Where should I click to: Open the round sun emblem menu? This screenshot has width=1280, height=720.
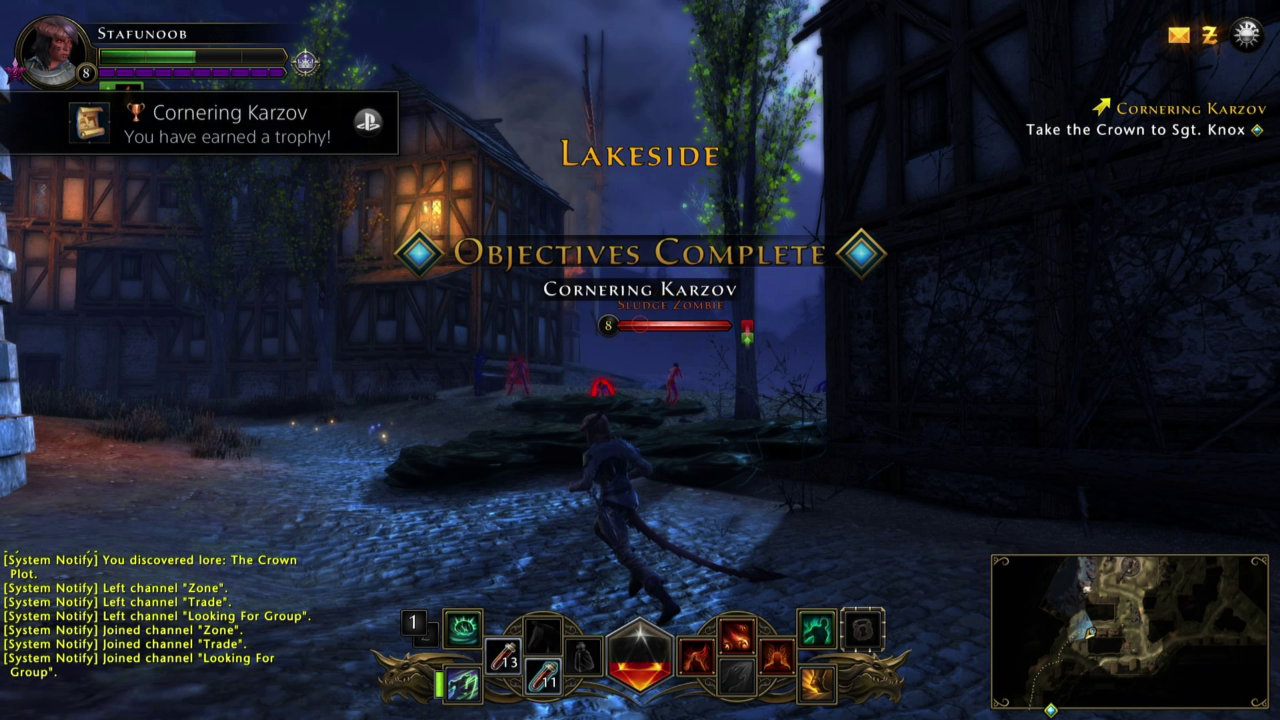[x=1246, y=35]
